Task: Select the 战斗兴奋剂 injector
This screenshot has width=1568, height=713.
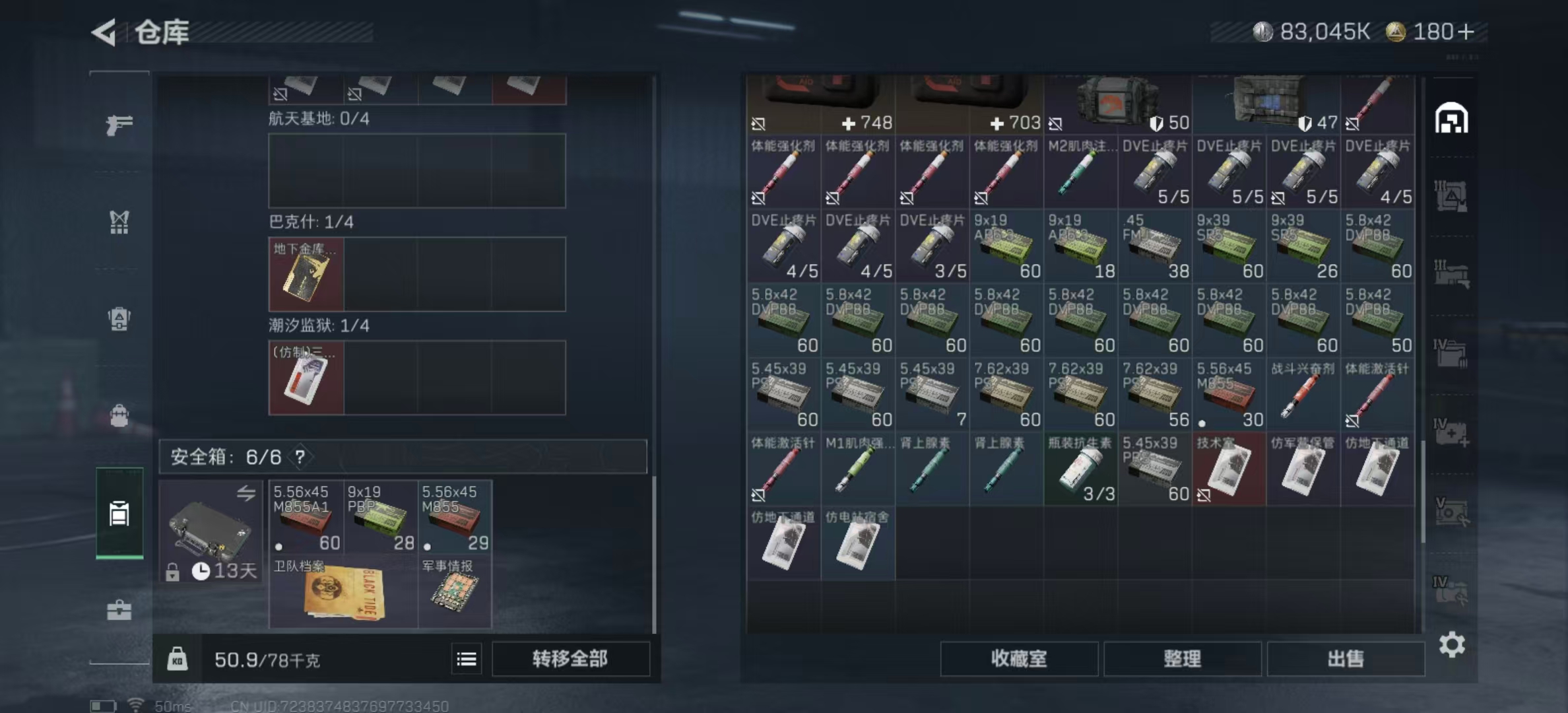Action: click(1303, 395)
